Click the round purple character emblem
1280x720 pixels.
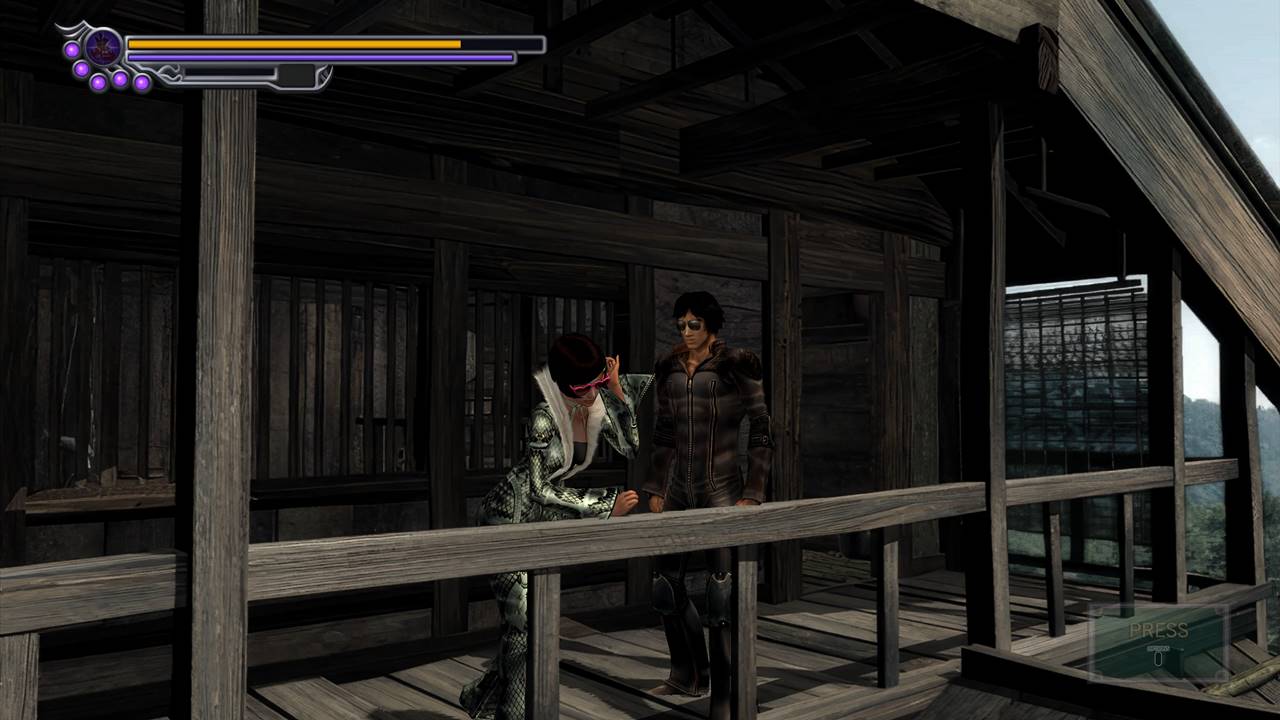click(x=103, y=47)
